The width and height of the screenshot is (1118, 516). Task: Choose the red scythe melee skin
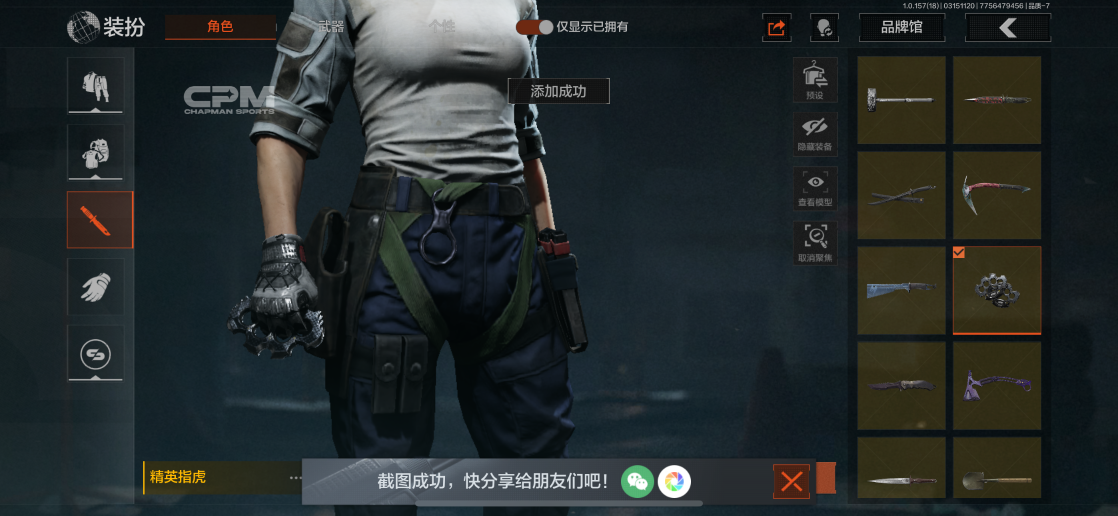tap(996, 195)
